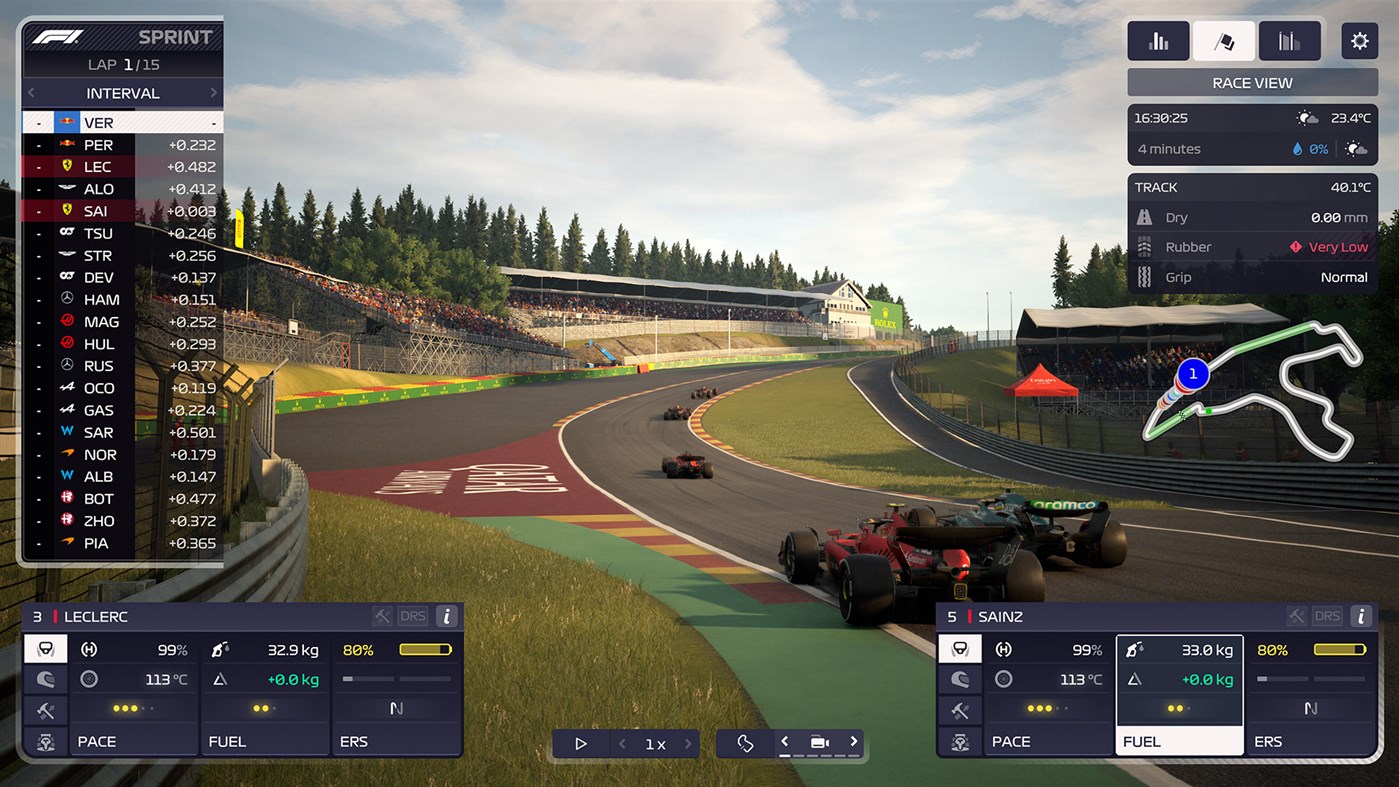The width and height of the screenshot is (1399, 787).
Task: Switch to the FUEL tab on Sainz's panel
Action: coord(1179,741)
